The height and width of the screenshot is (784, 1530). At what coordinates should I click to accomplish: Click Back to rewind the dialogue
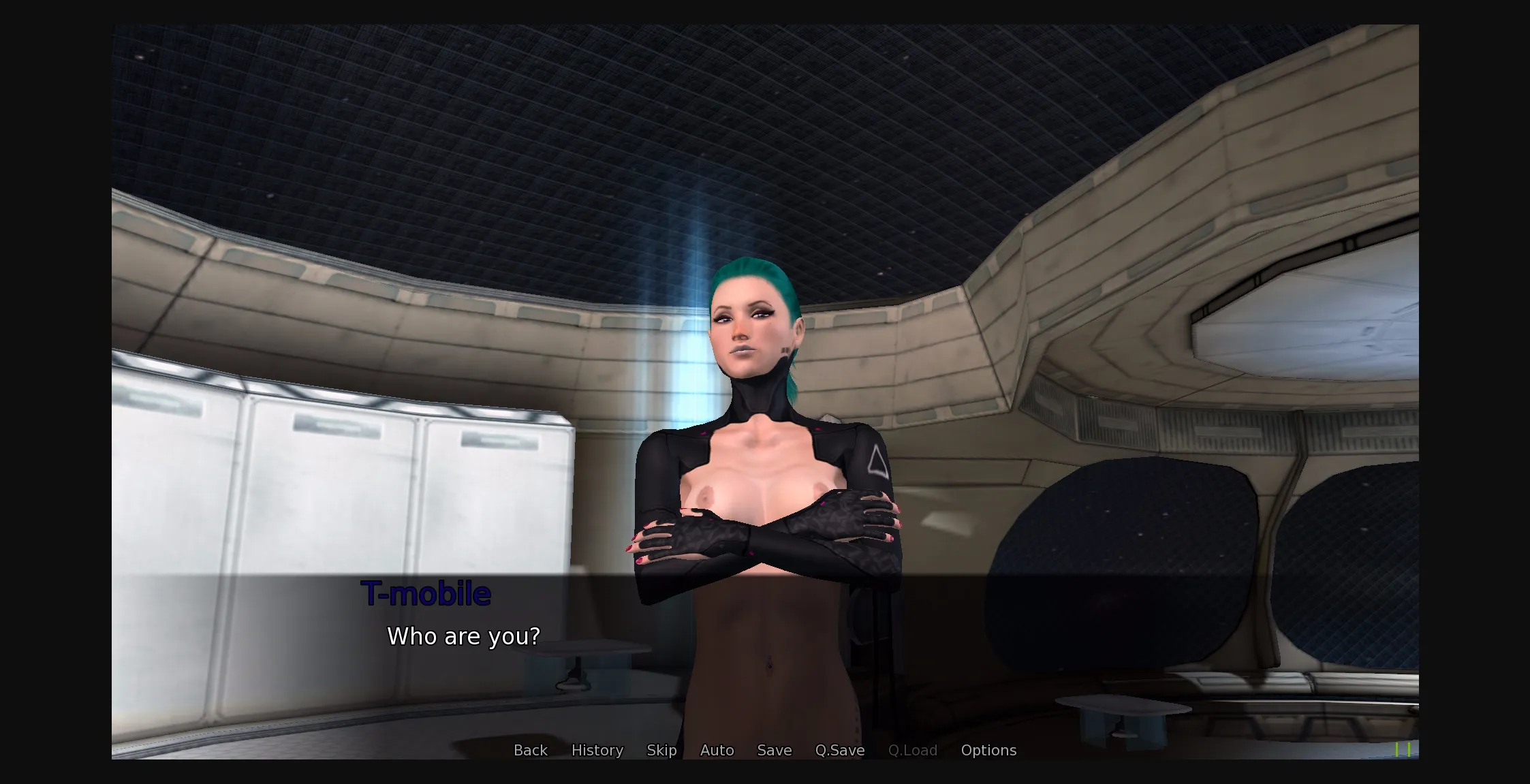pos(530,750)
